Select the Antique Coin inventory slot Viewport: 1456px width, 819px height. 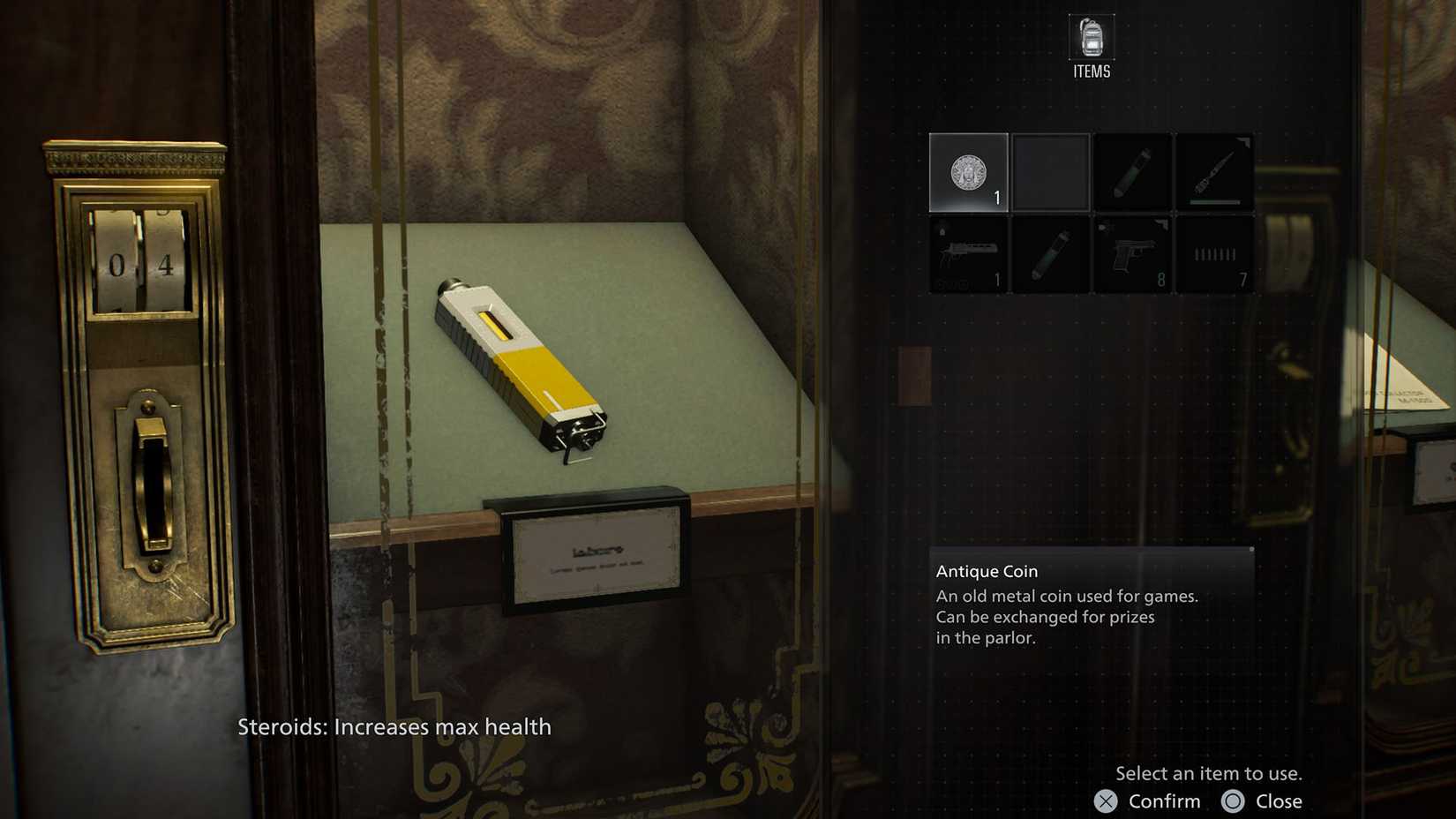[x=967, y=172]
